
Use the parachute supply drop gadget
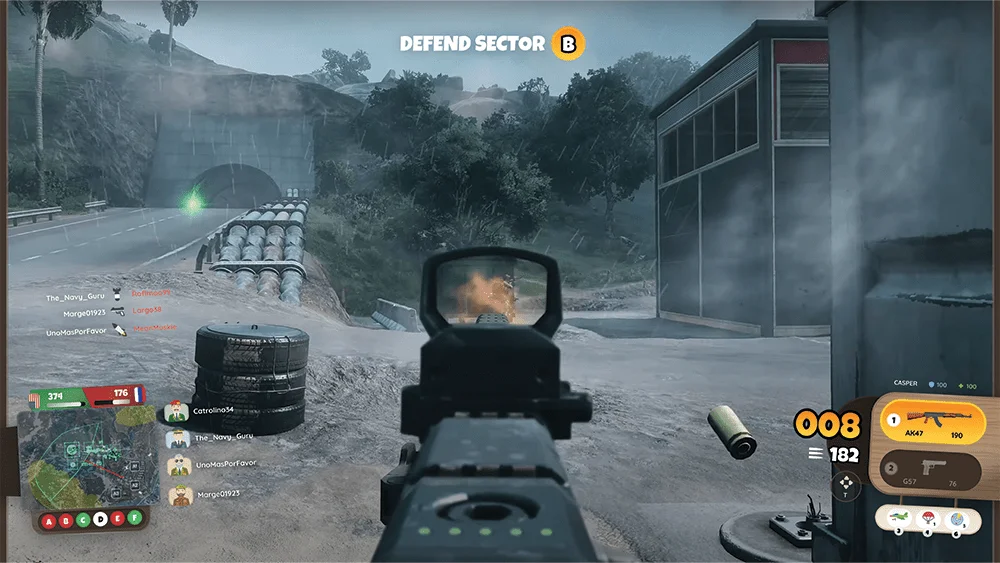(x=927, y=518)
